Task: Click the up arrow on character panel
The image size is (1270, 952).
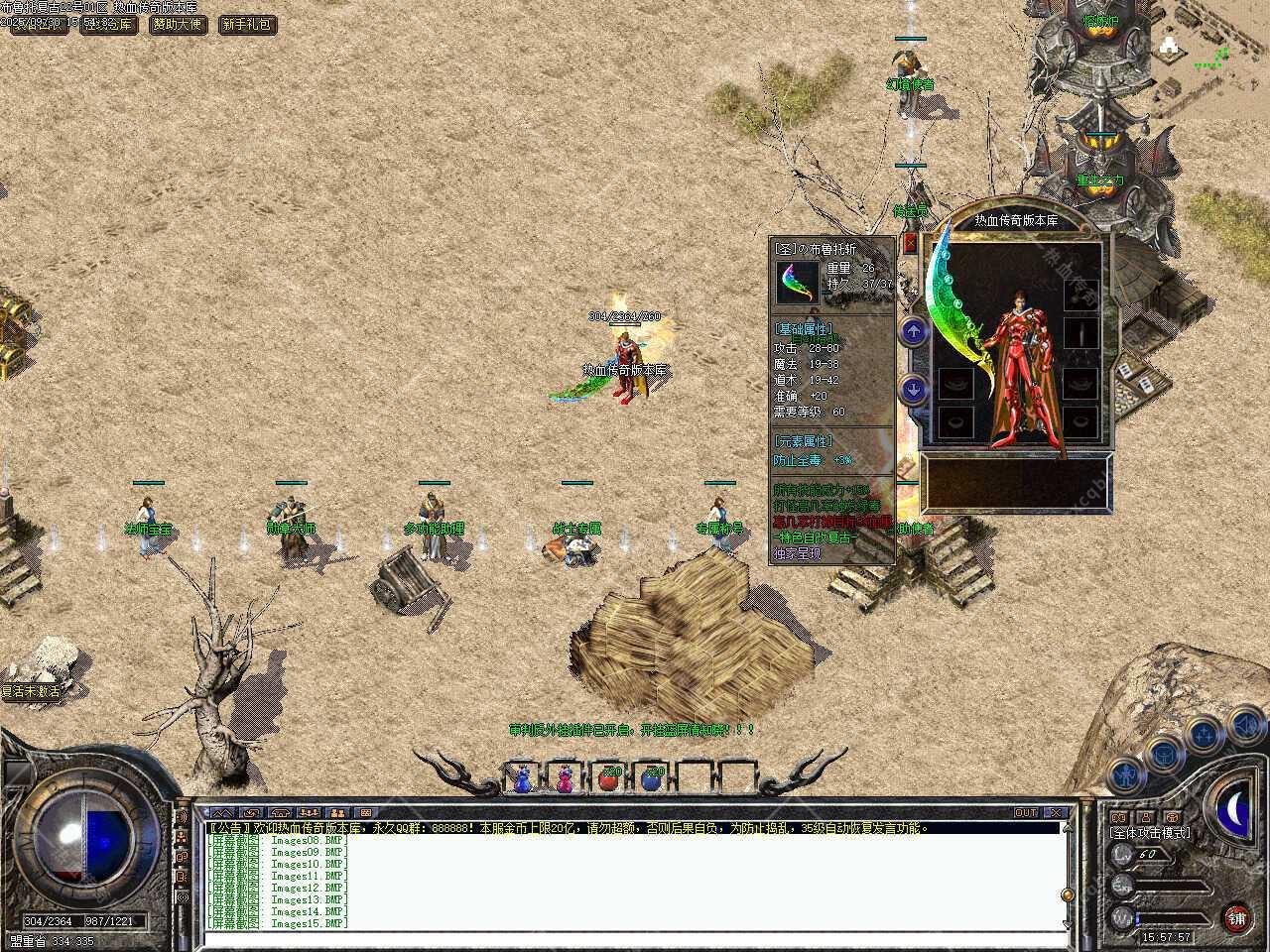Action: [913, 332]
